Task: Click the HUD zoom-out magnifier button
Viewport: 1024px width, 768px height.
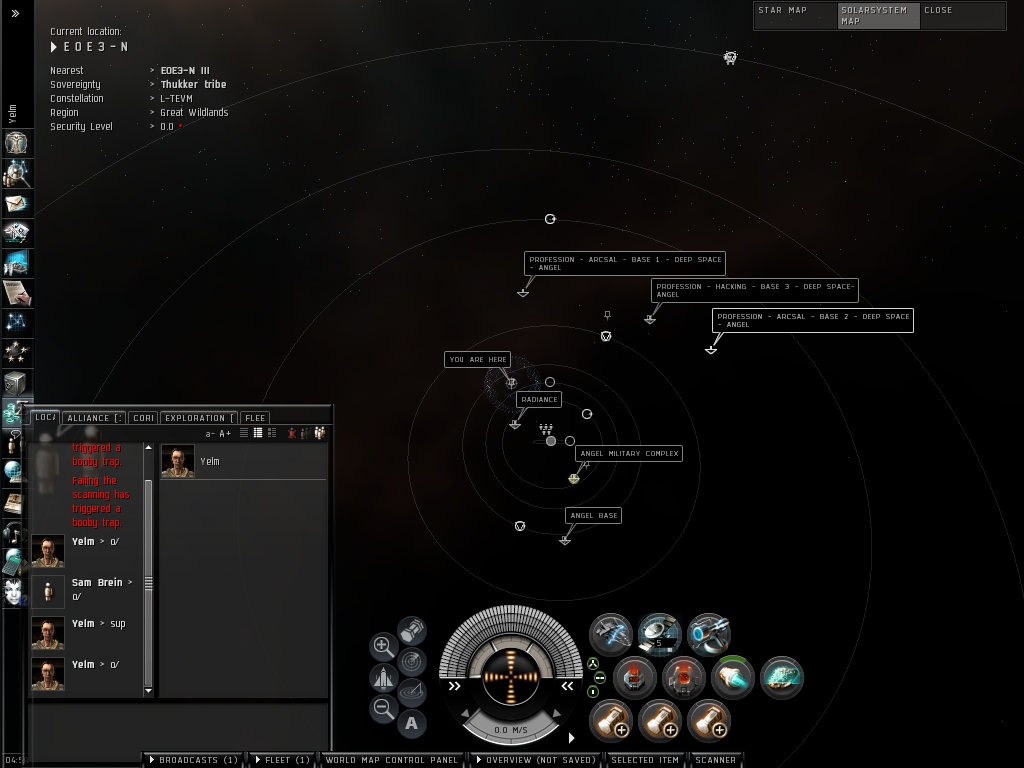Action: tap(383, 709)
